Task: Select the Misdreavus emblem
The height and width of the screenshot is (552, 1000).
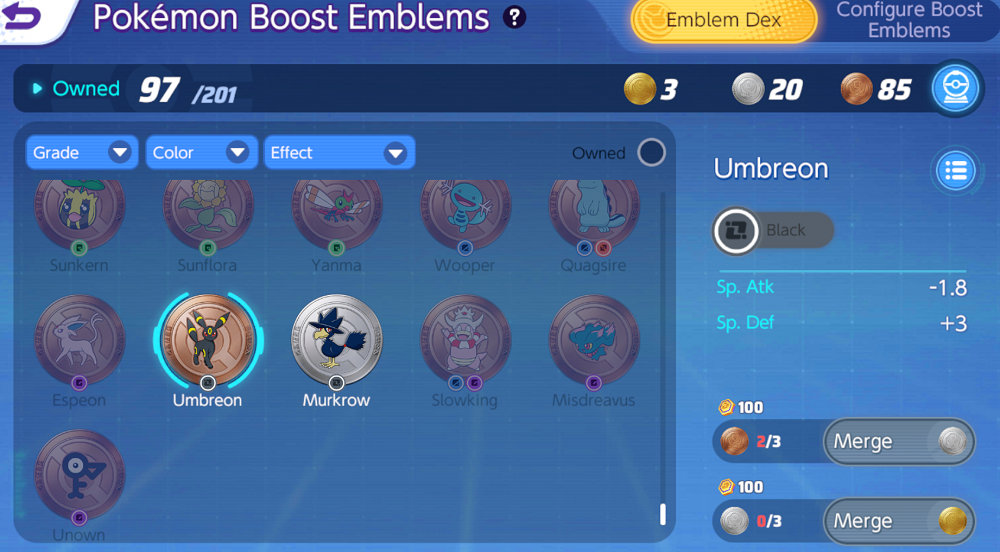Action: [x=594, y=340]
